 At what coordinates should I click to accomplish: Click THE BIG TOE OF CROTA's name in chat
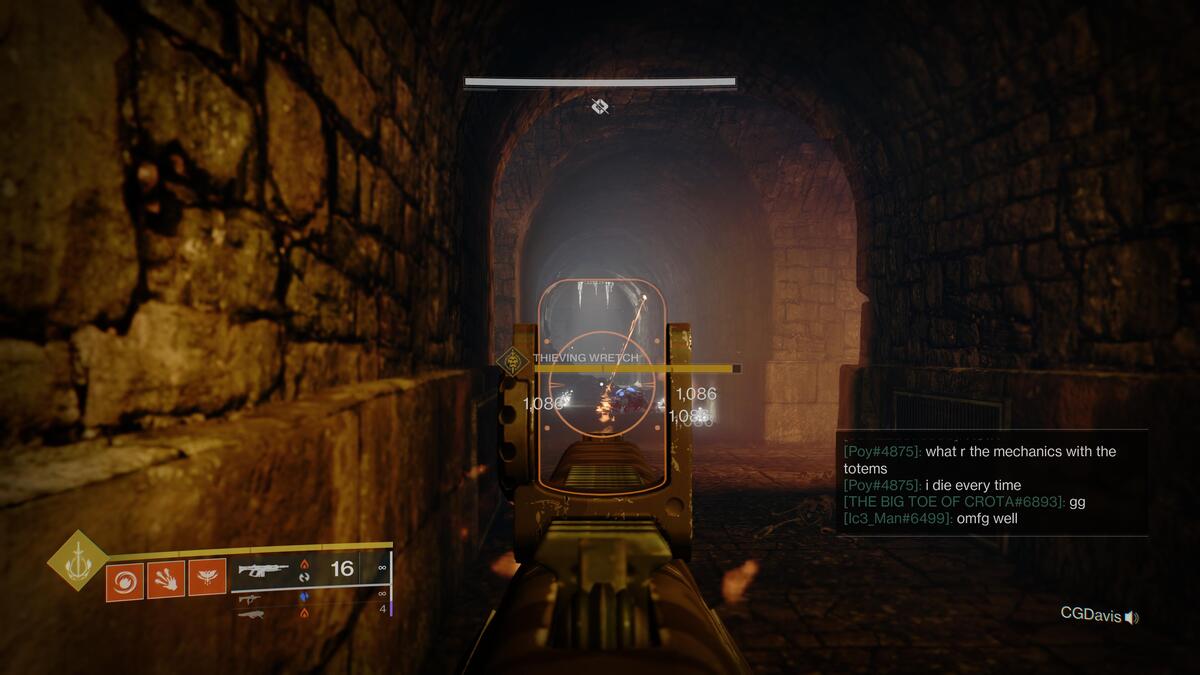point(953,502)
